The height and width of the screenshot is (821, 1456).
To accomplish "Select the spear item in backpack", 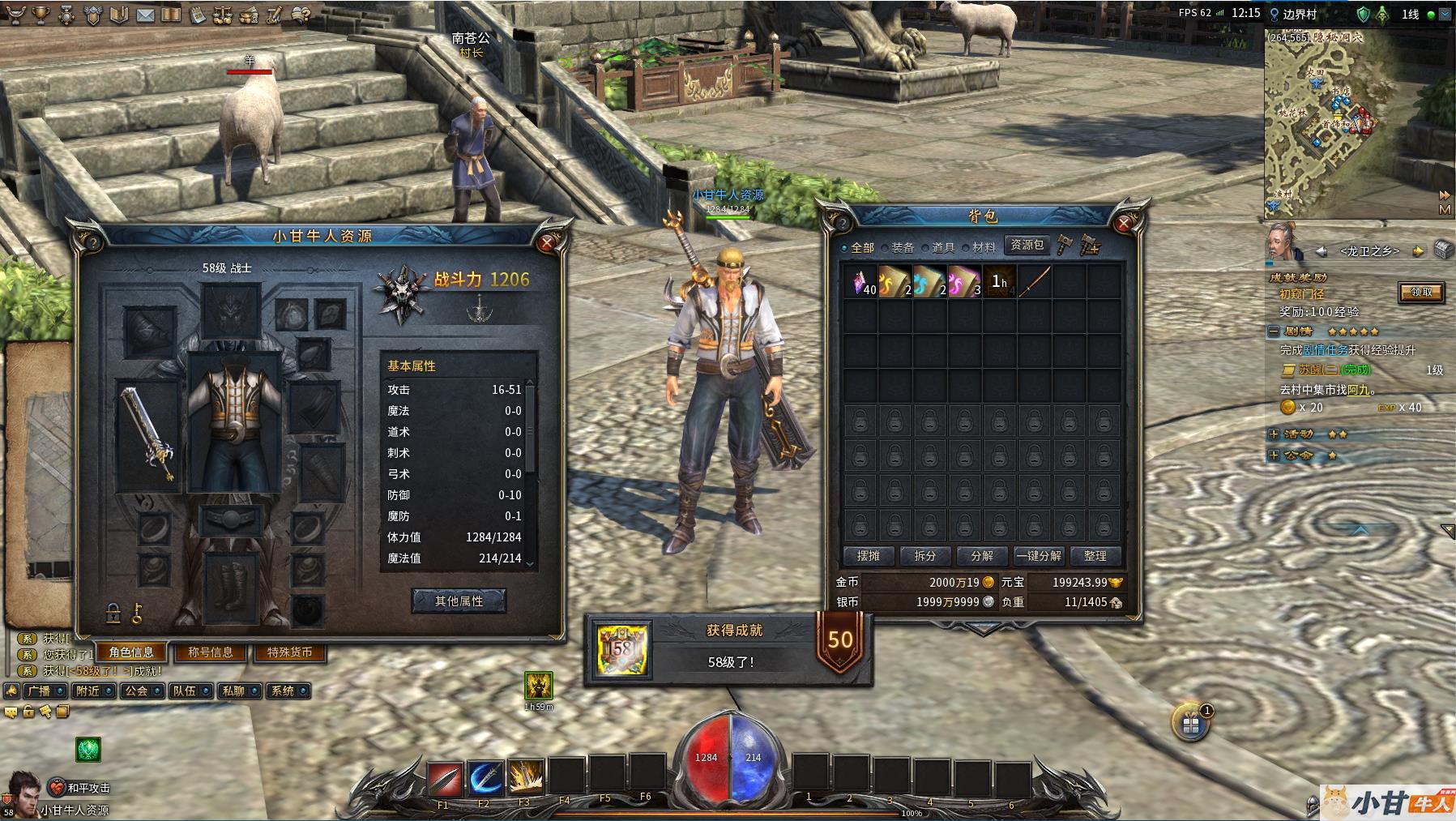I will pos(1035,282).
